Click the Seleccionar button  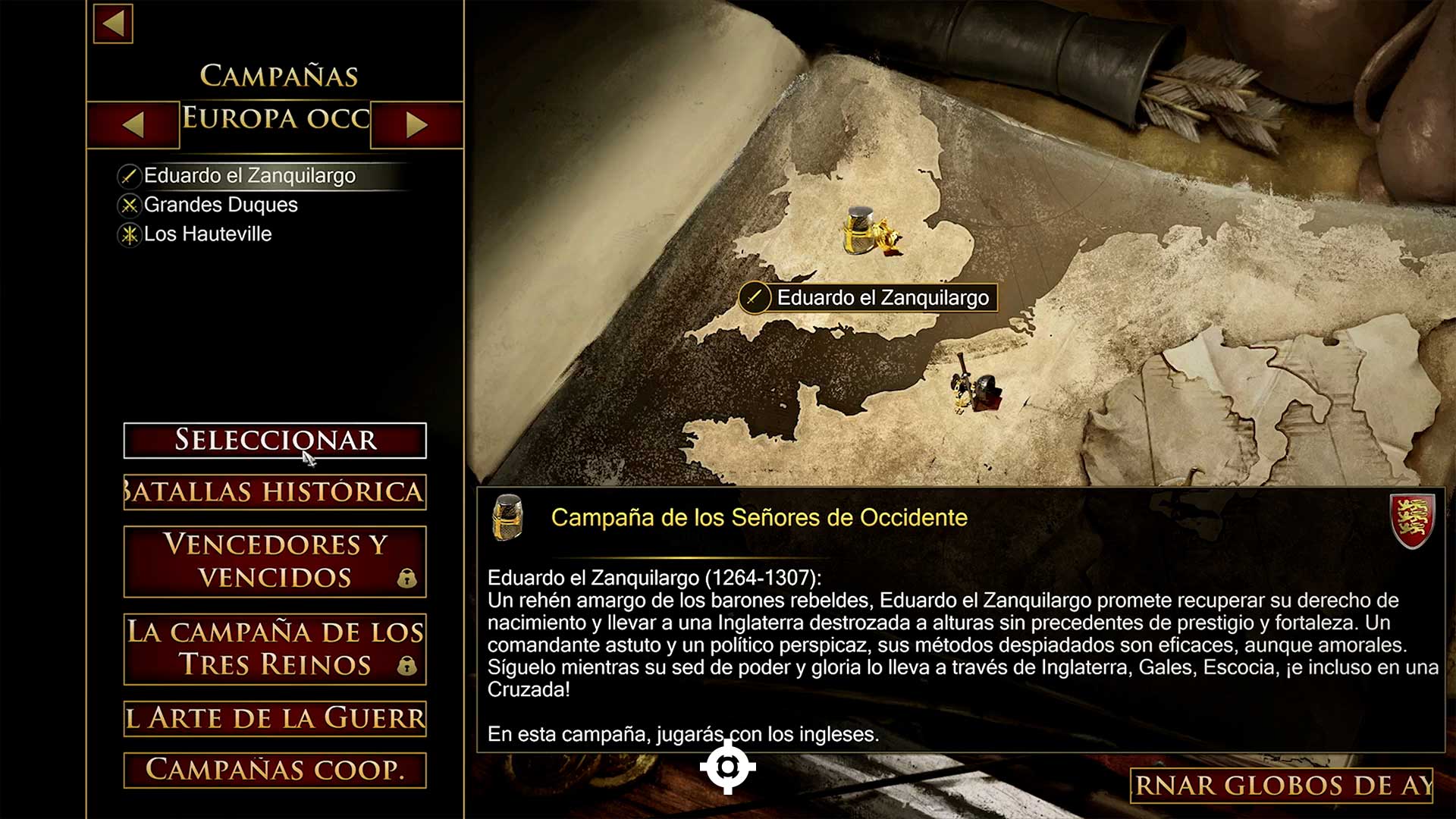[275, 441]
